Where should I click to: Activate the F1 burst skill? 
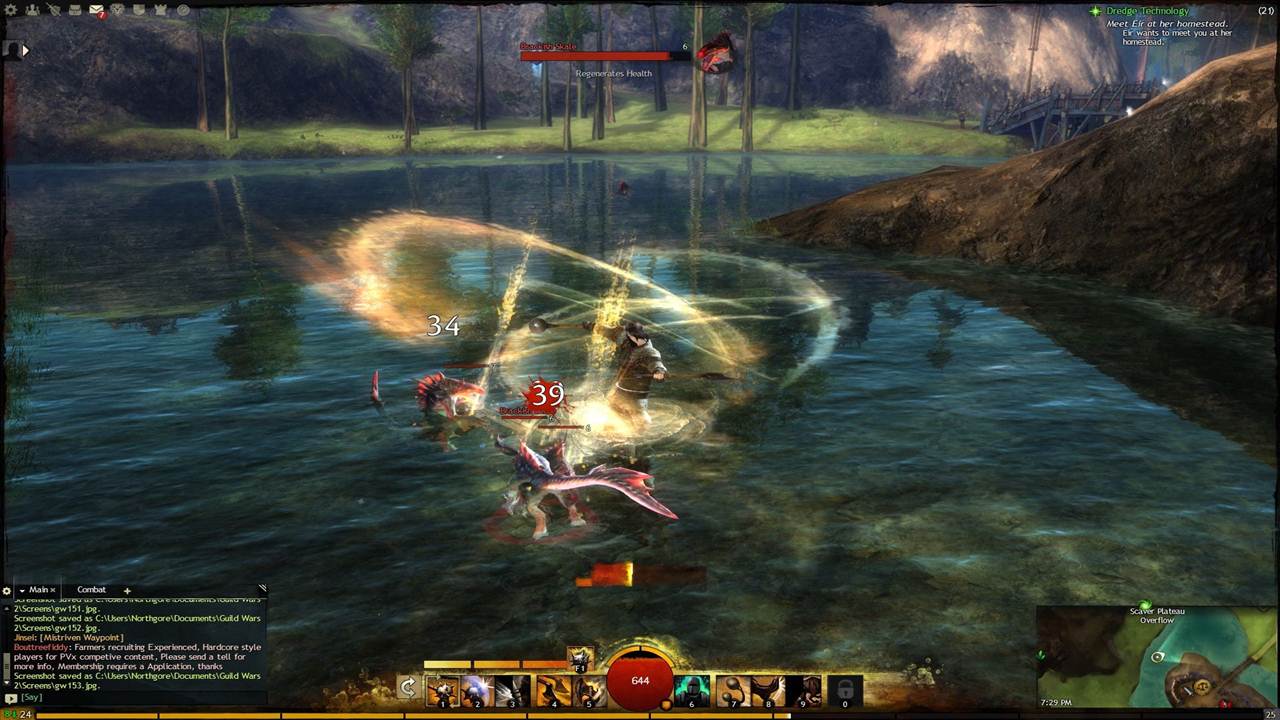(580, 659)
